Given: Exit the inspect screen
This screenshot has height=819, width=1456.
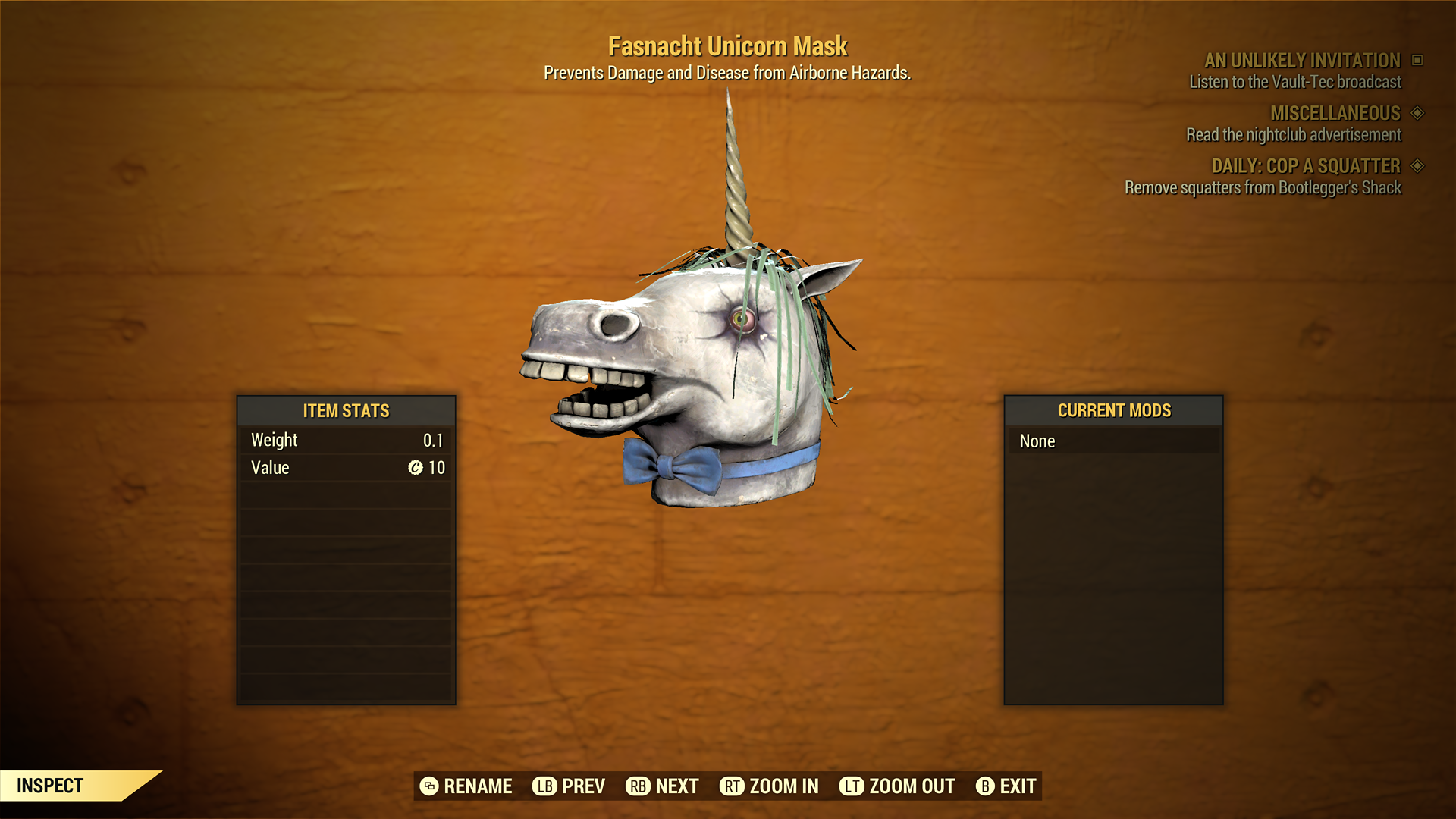Looking at the screenshot, I should [1006, 786].
